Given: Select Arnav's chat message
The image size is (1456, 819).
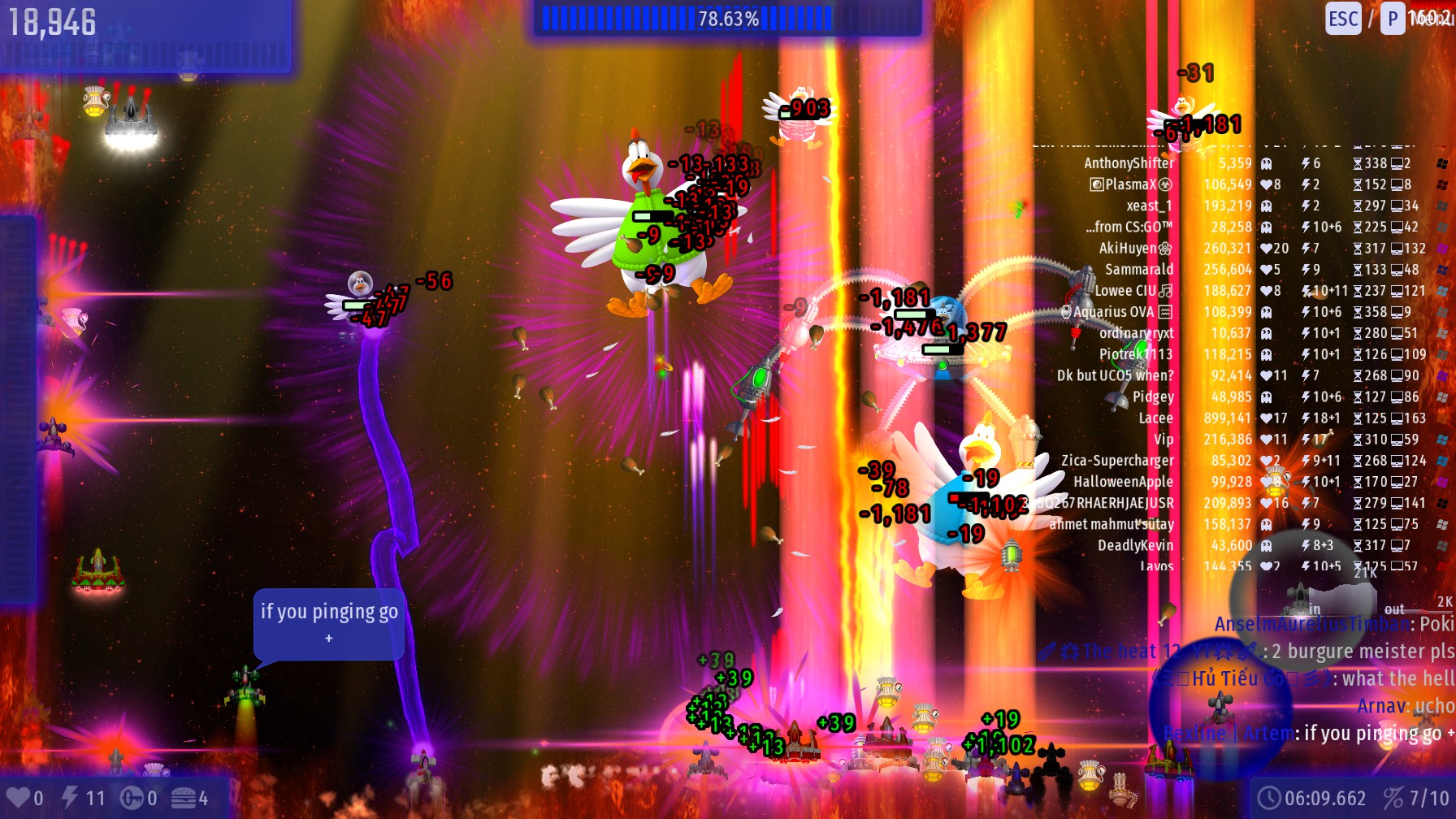Looking at the screenshot, I should [x=1406, y=705].
